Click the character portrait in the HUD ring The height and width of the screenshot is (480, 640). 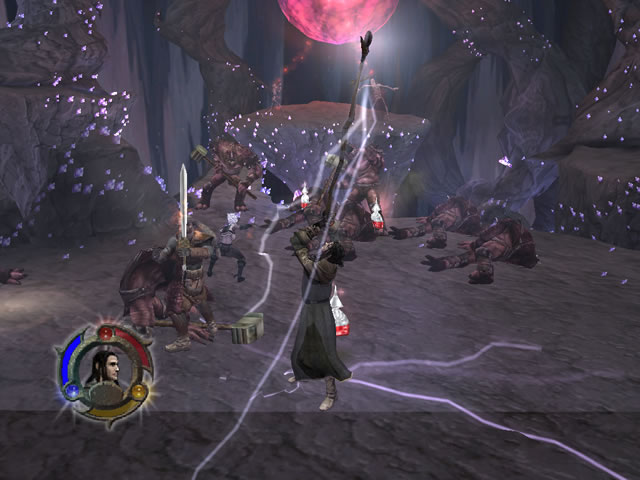103,363
